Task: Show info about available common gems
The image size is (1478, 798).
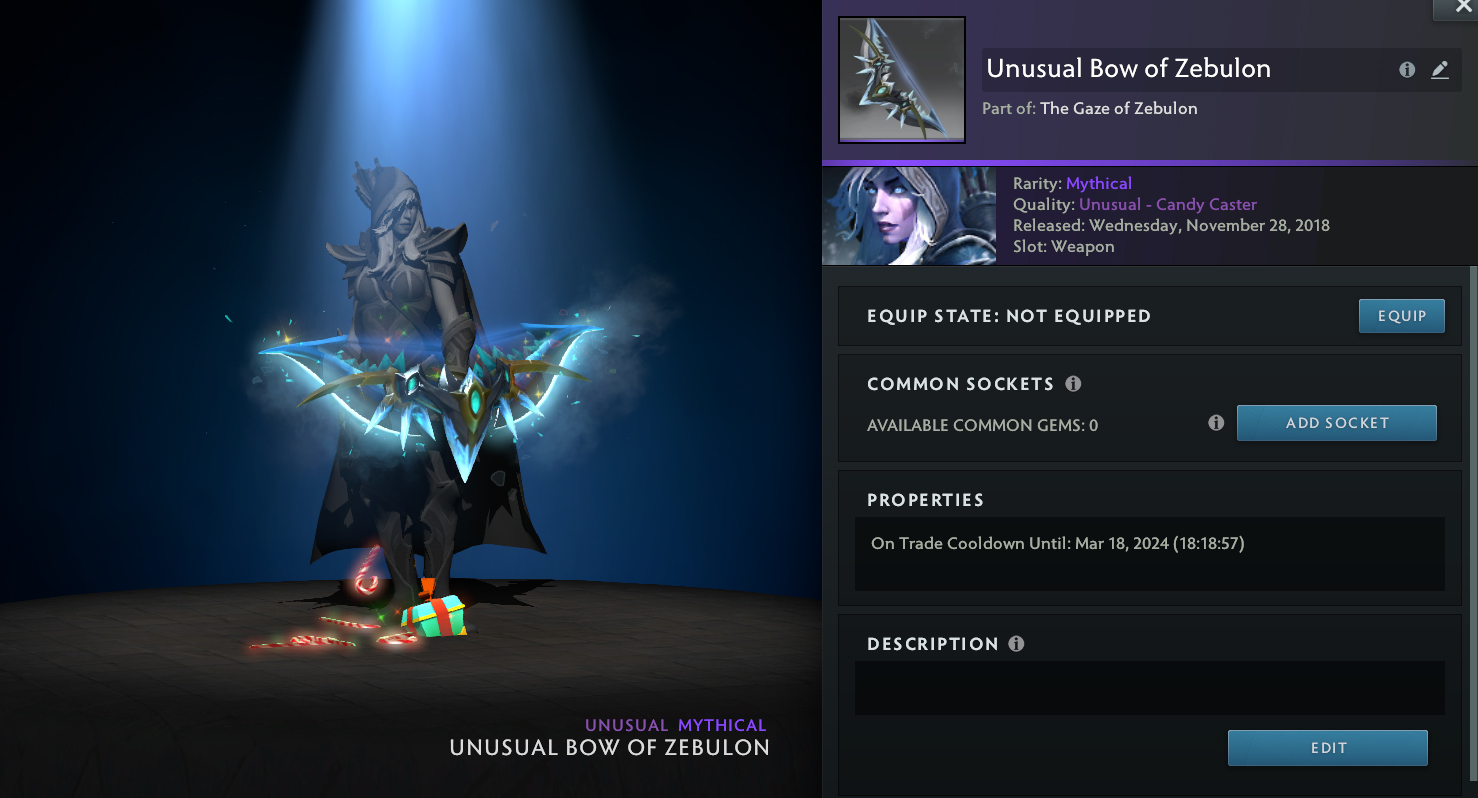Action: (x=1216, y=423)
